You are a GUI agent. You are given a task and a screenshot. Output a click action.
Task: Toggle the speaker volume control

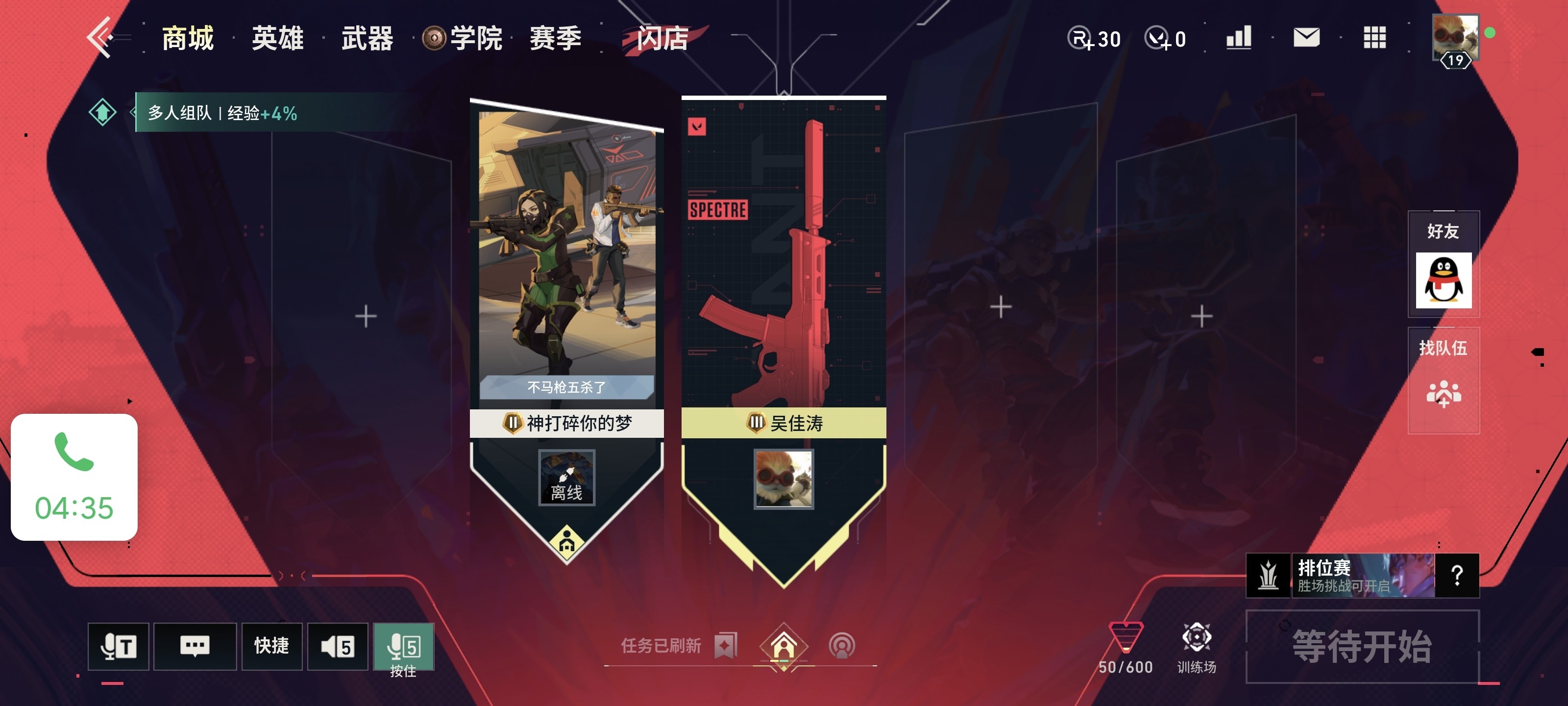(x=339, y=646)
